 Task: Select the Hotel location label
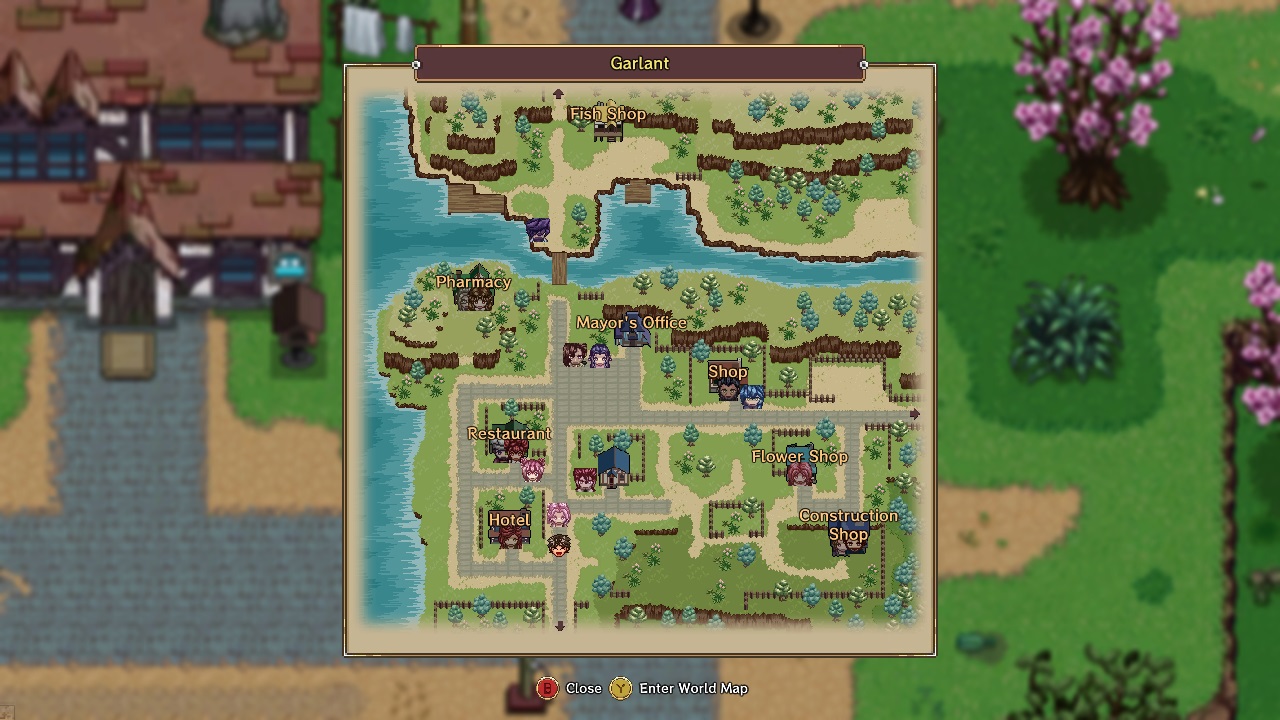[x=508, y=520]
